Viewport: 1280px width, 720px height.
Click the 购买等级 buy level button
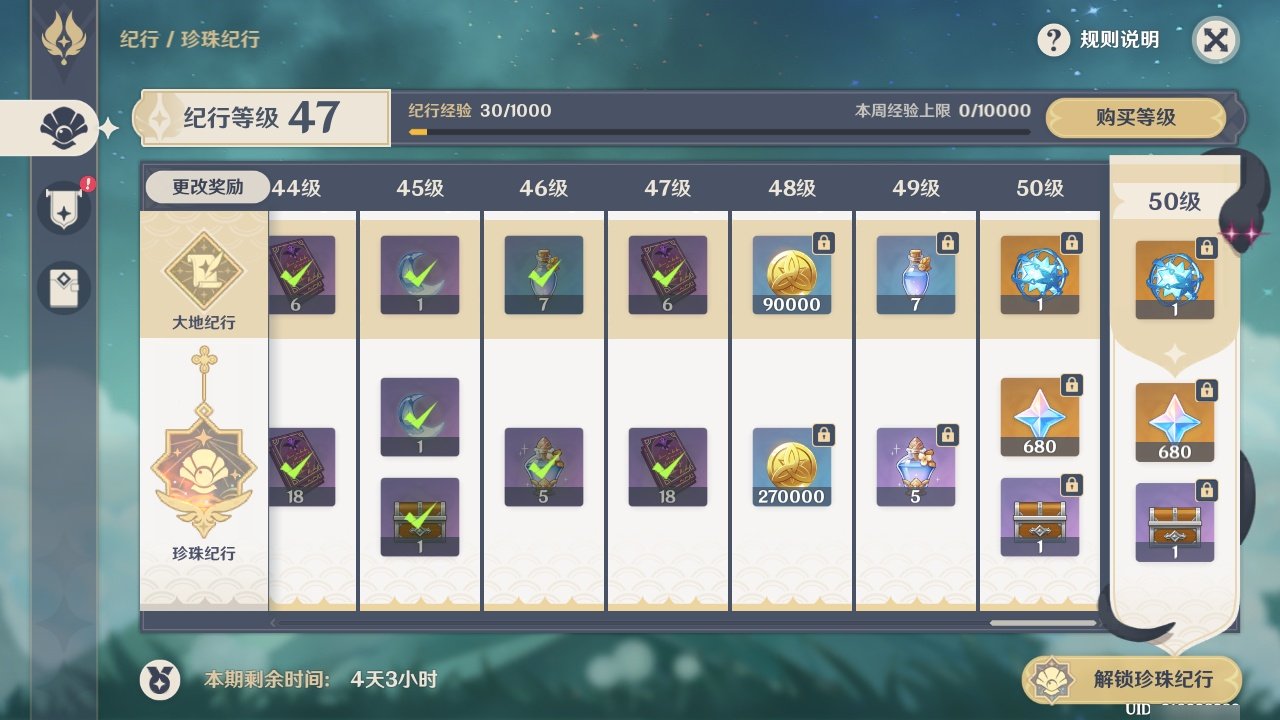pos(1135,118)
